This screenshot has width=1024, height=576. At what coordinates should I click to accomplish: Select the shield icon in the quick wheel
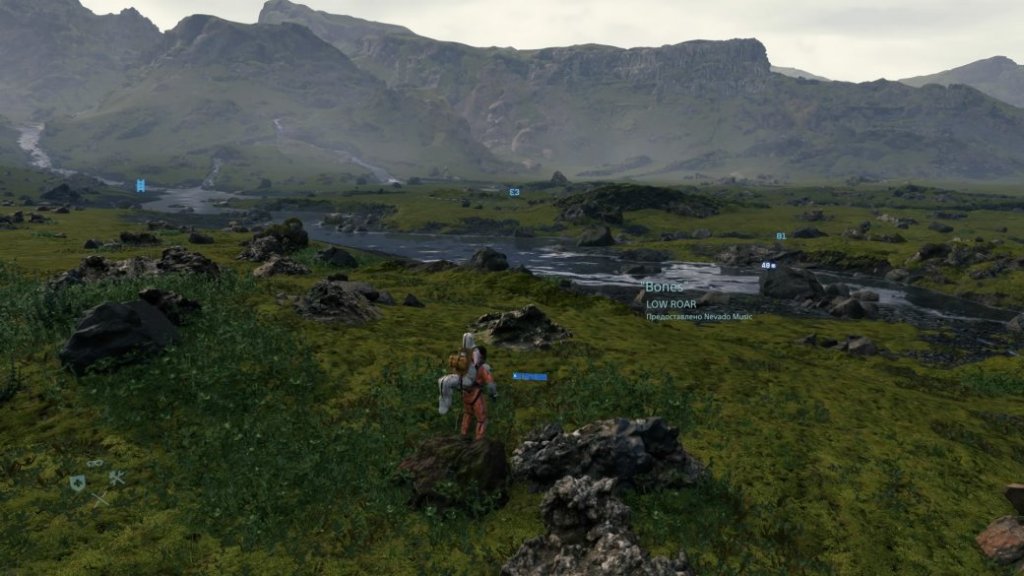click(x=77, y=483)
